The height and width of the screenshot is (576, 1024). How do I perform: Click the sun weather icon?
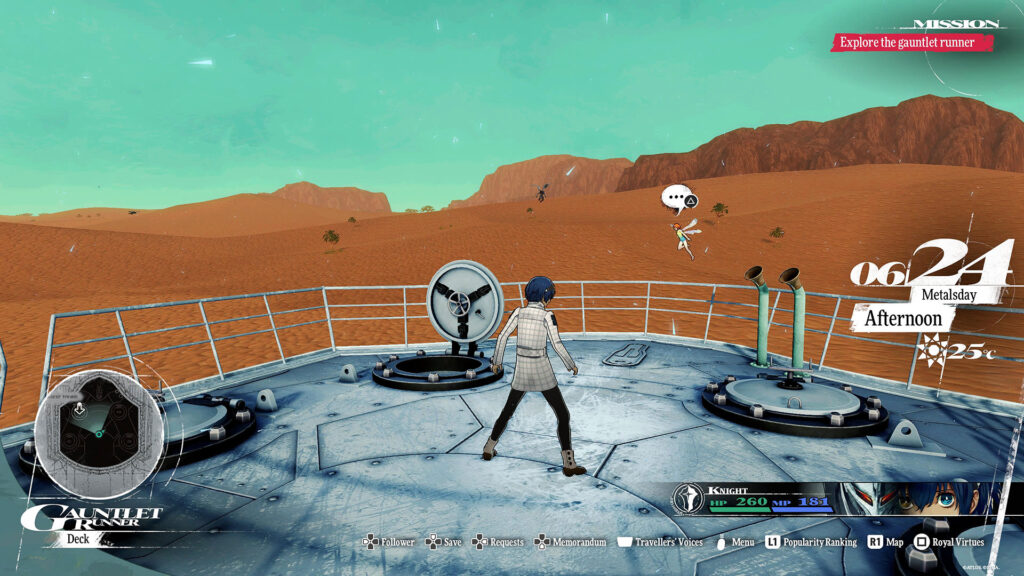(935, 350)
